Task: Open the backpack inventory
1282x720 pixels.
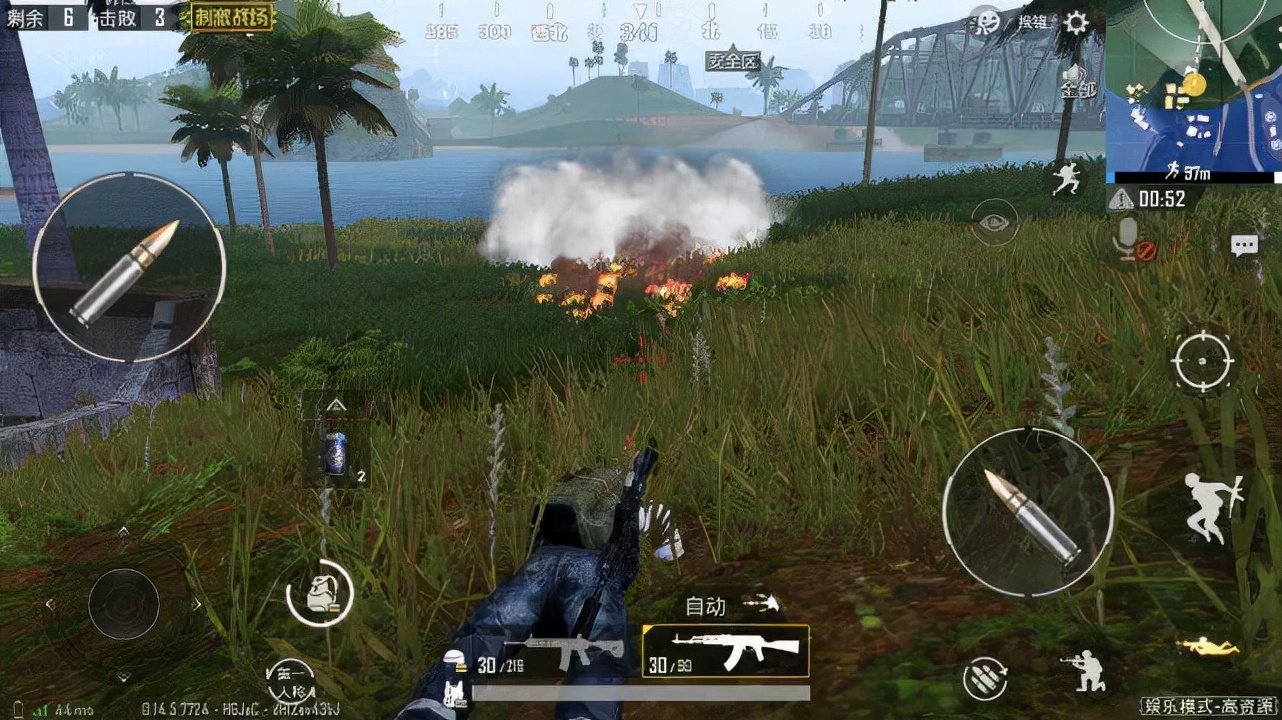Action: [320, 593]
